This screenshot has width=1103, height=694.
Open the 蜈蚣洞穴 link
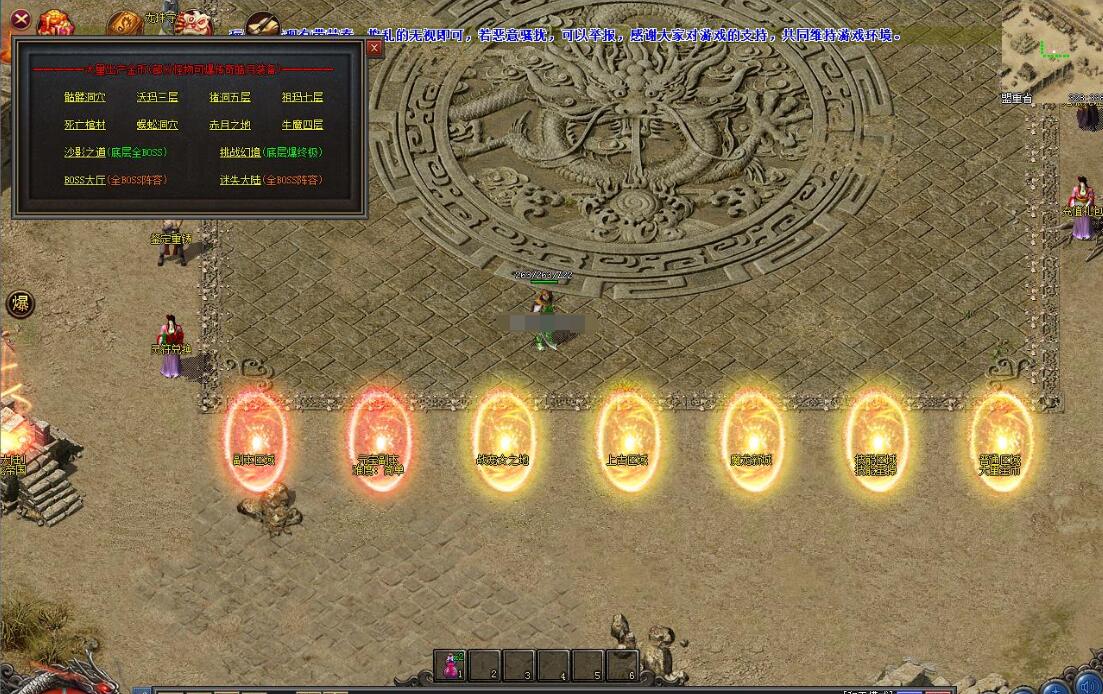point(157,126)
